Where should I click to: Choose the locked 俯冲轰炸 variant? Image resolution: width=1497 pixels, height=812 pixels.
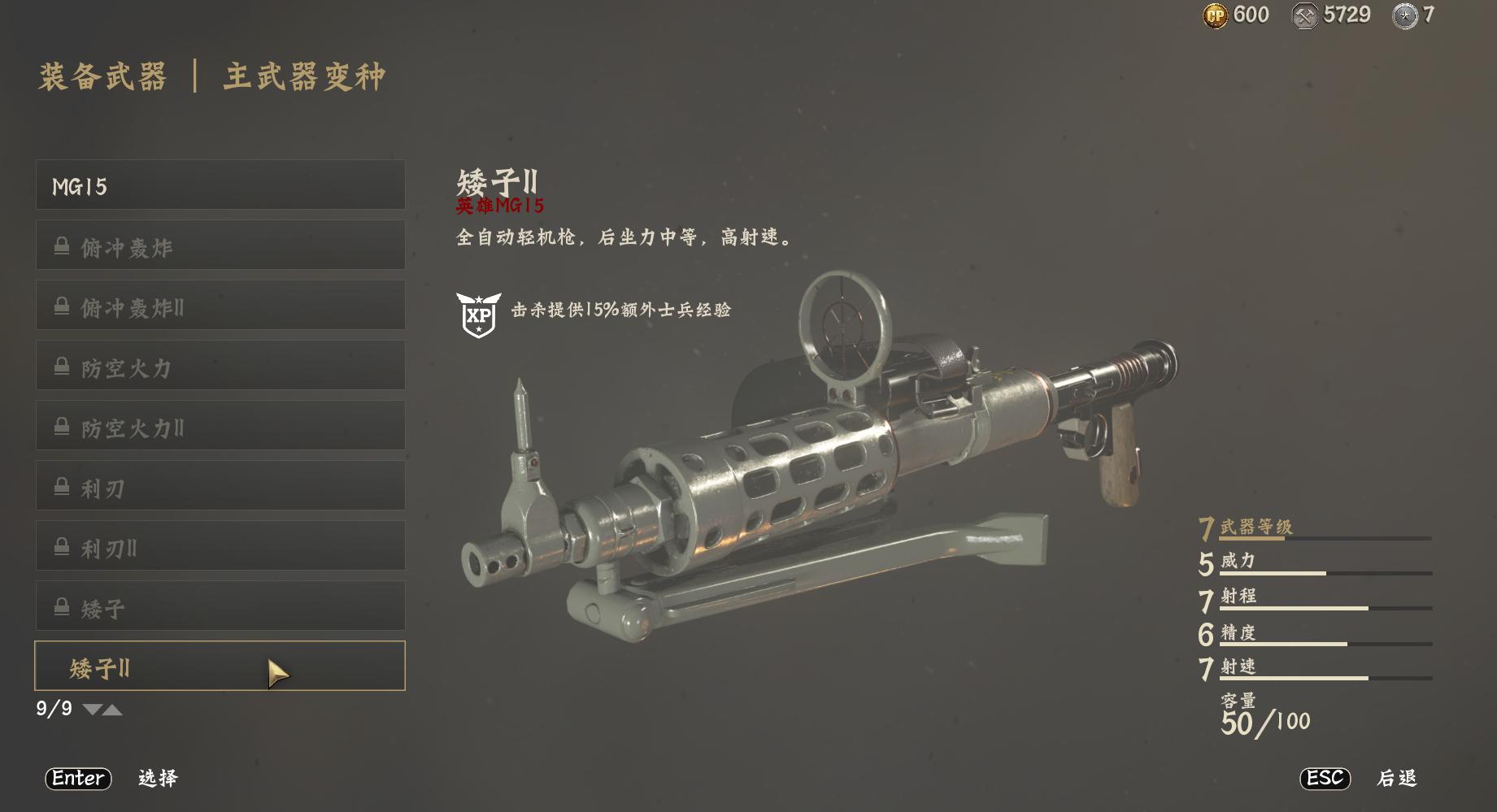[220, 245]
